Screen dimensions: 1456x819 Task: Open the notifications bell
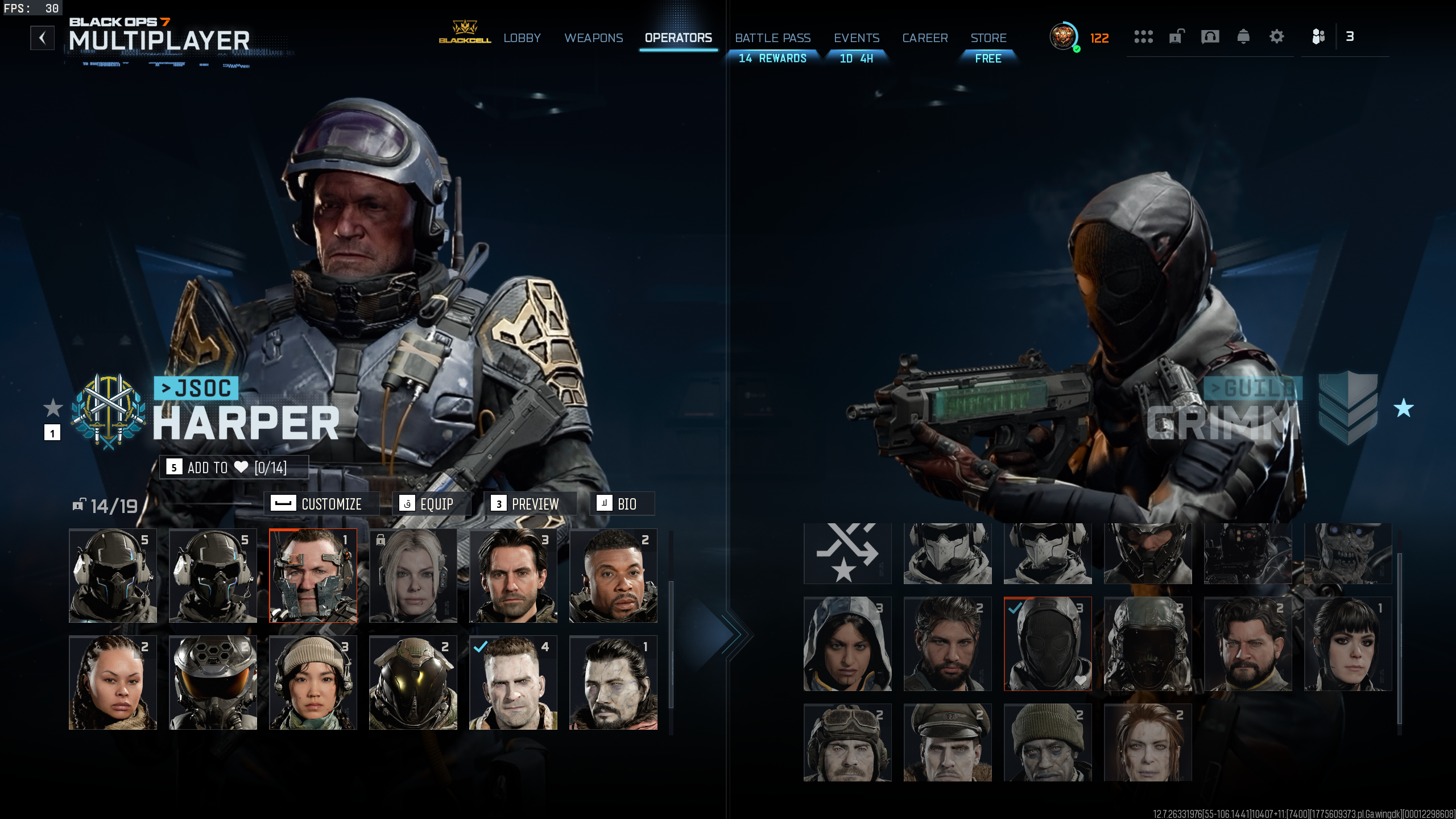coord(1243,37)
